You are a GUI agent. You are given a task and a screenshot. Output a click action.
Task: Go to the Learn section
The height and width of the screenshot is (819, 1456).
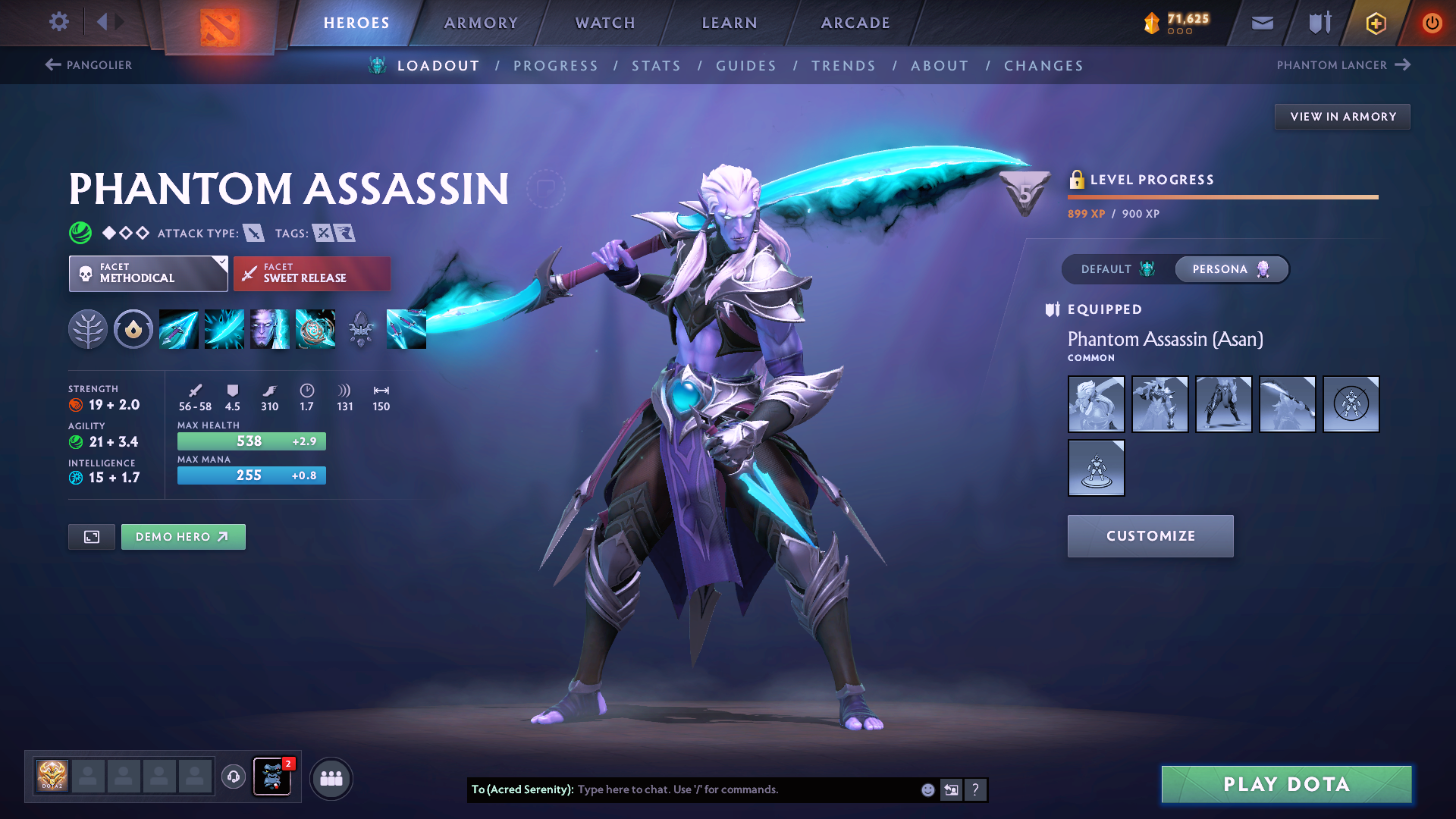(730, 23)
